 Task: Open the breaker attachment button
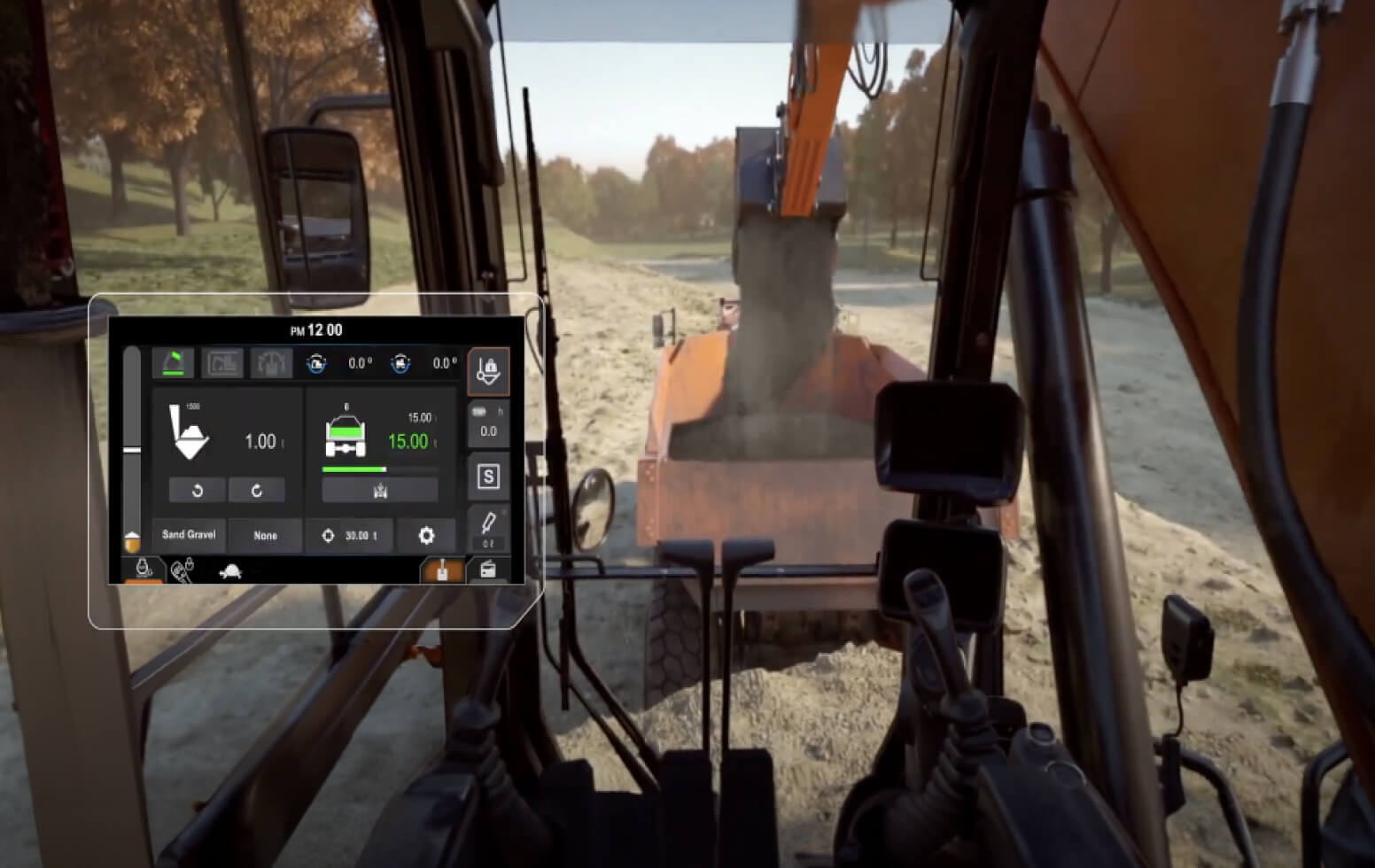tap(488, 528)
